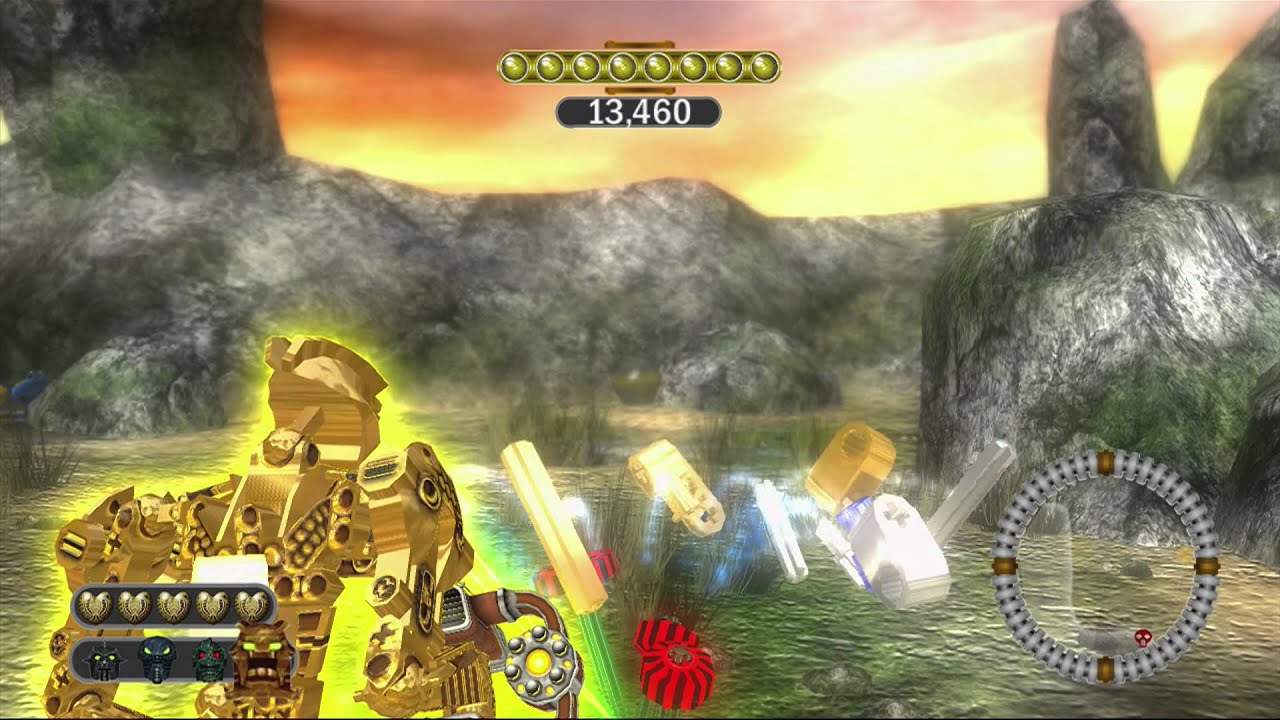Image resolution: width=1280 pixels, height=720 pixels.
Task: Select the large golden roaring mask
Action: tap(264, 656)
